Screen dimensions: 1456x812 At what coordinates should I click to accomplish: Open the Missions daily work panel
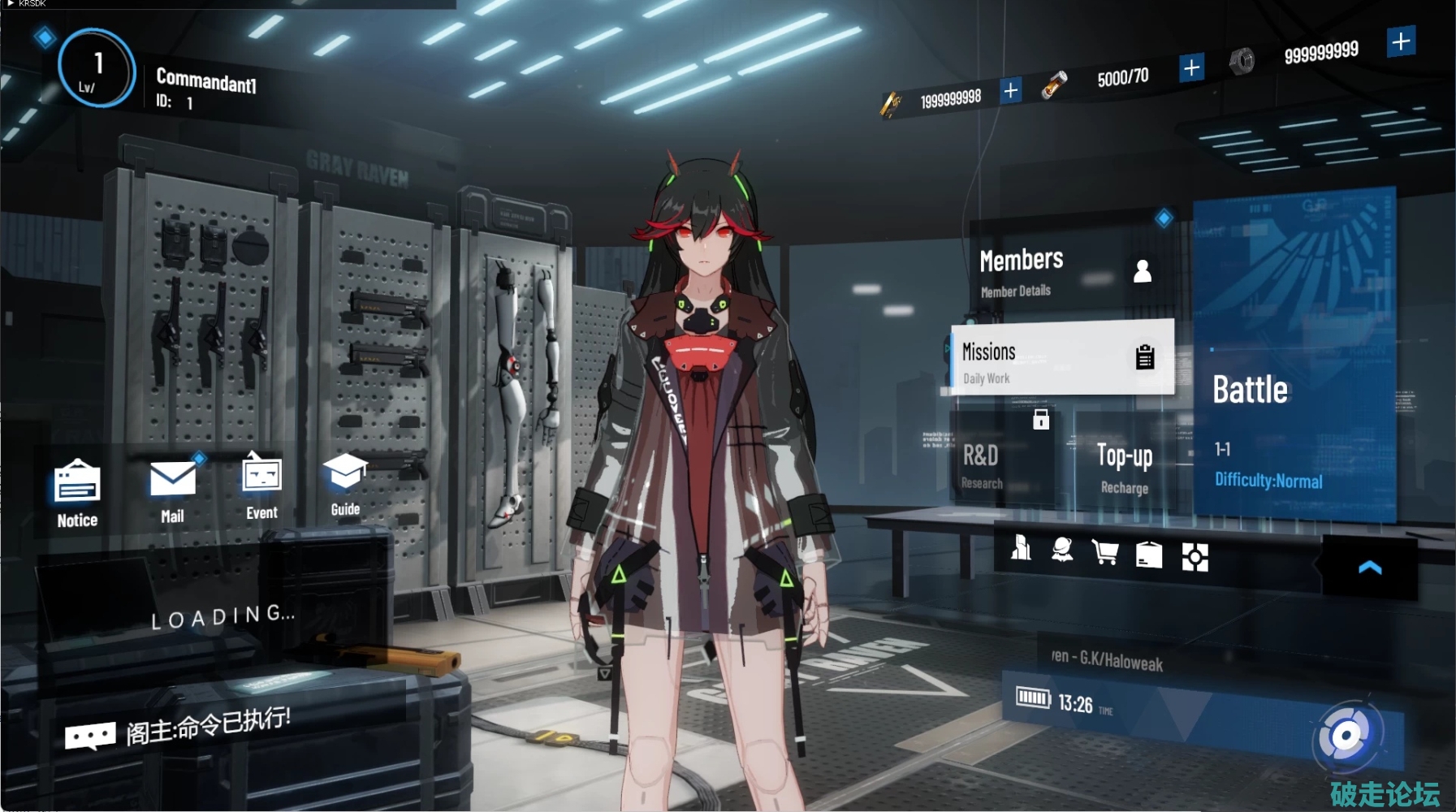click(1062, 359)
